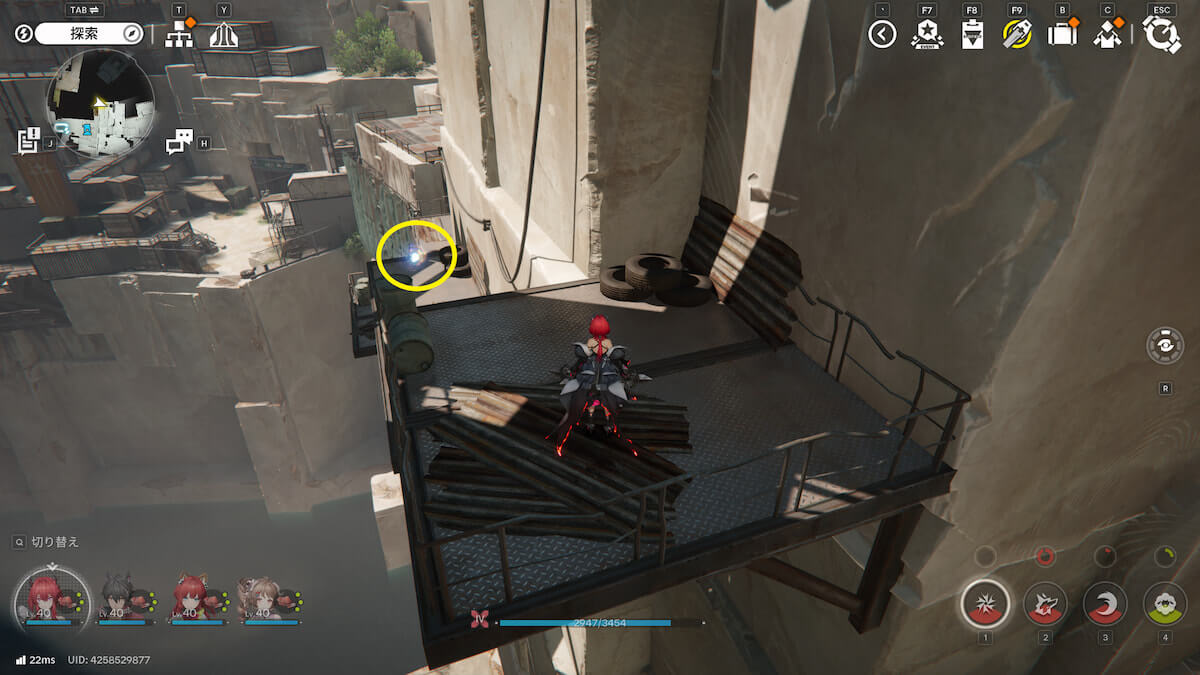
Task: Activate the first skill with burst icon
Action: pos(985,604)
